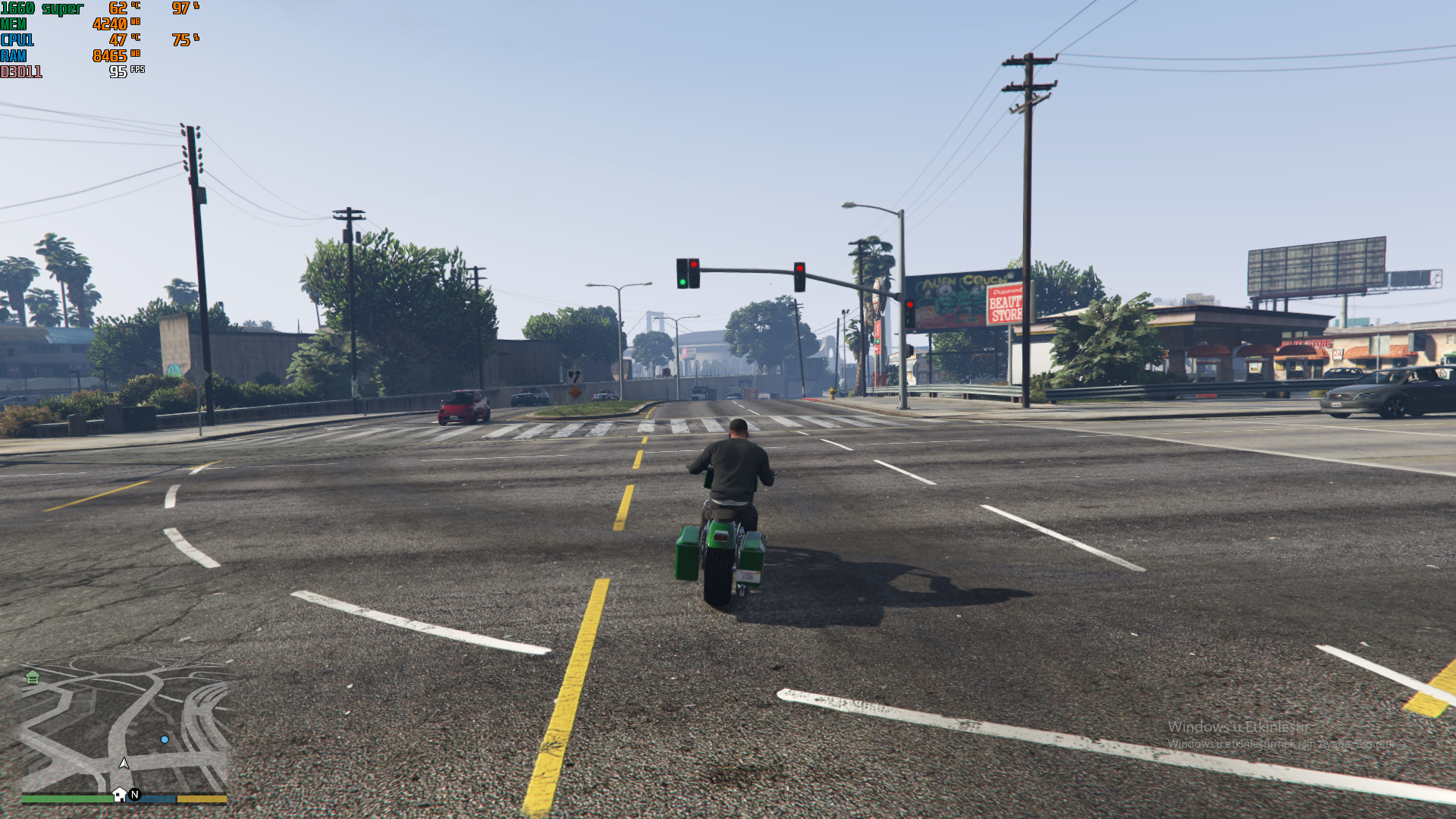Click the black N compass indicator
This screenshot has height=819, width=1456.
coord(134,795)
